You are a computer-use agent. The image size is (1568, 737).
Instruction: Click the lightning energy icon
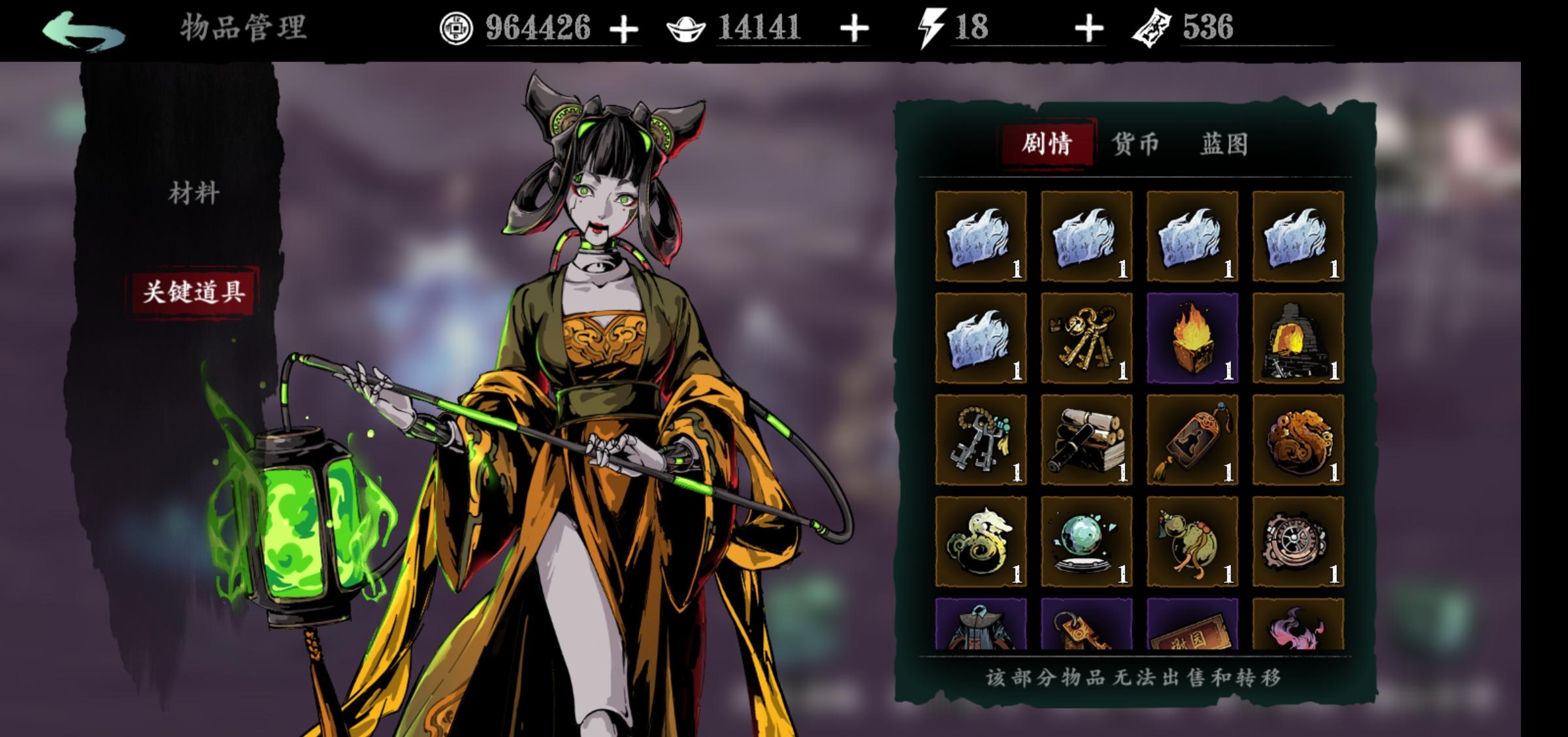click(x=931, y=27)
